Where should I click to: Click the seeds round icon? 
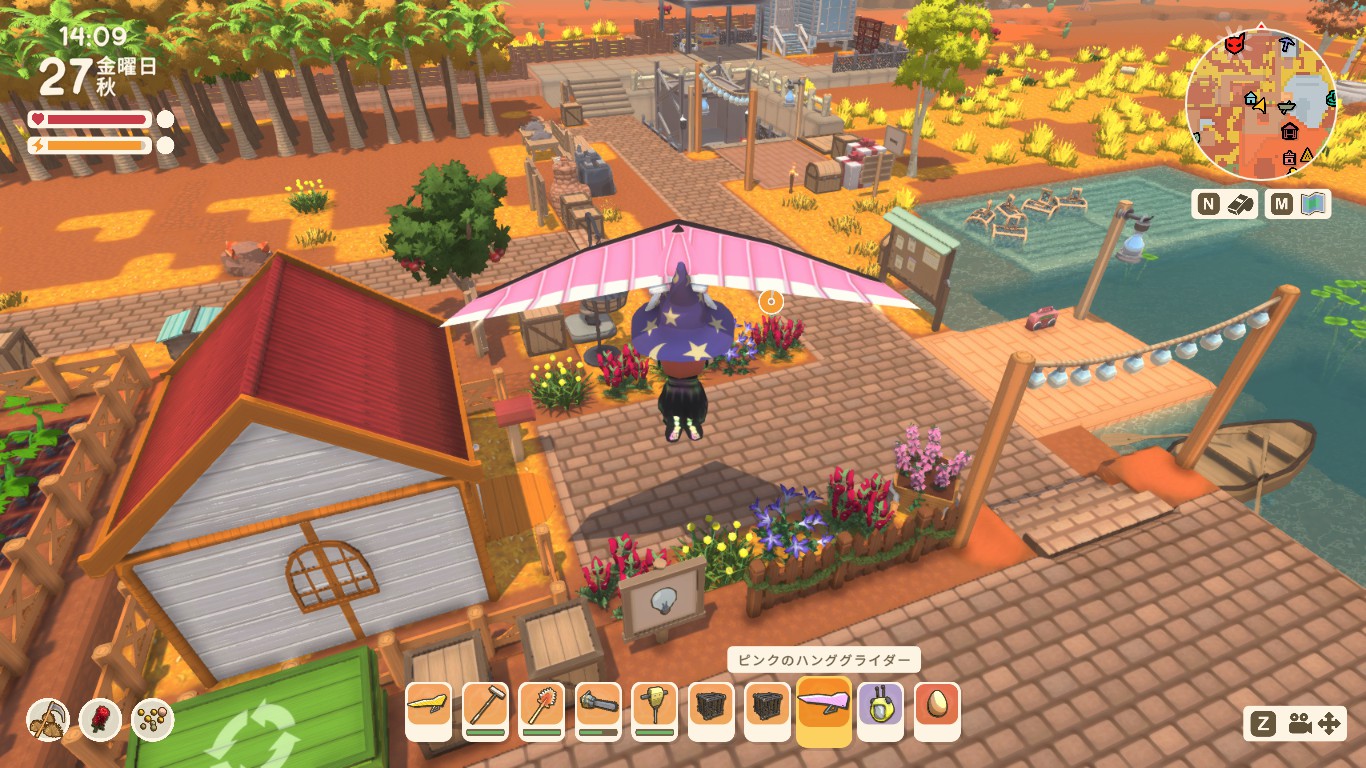152,718
